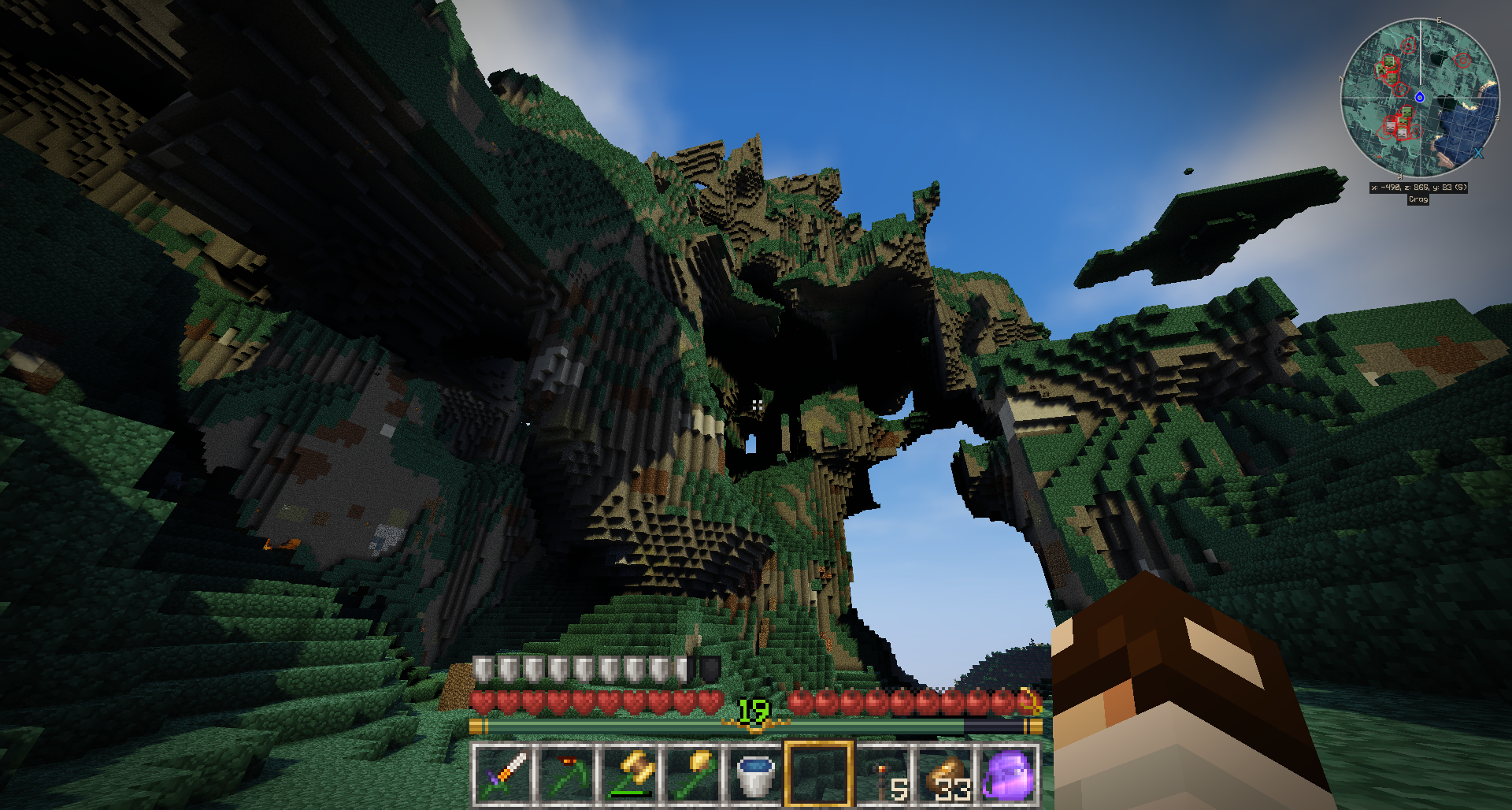Click the blue X waypoint on minimap

coord(1478,154)
